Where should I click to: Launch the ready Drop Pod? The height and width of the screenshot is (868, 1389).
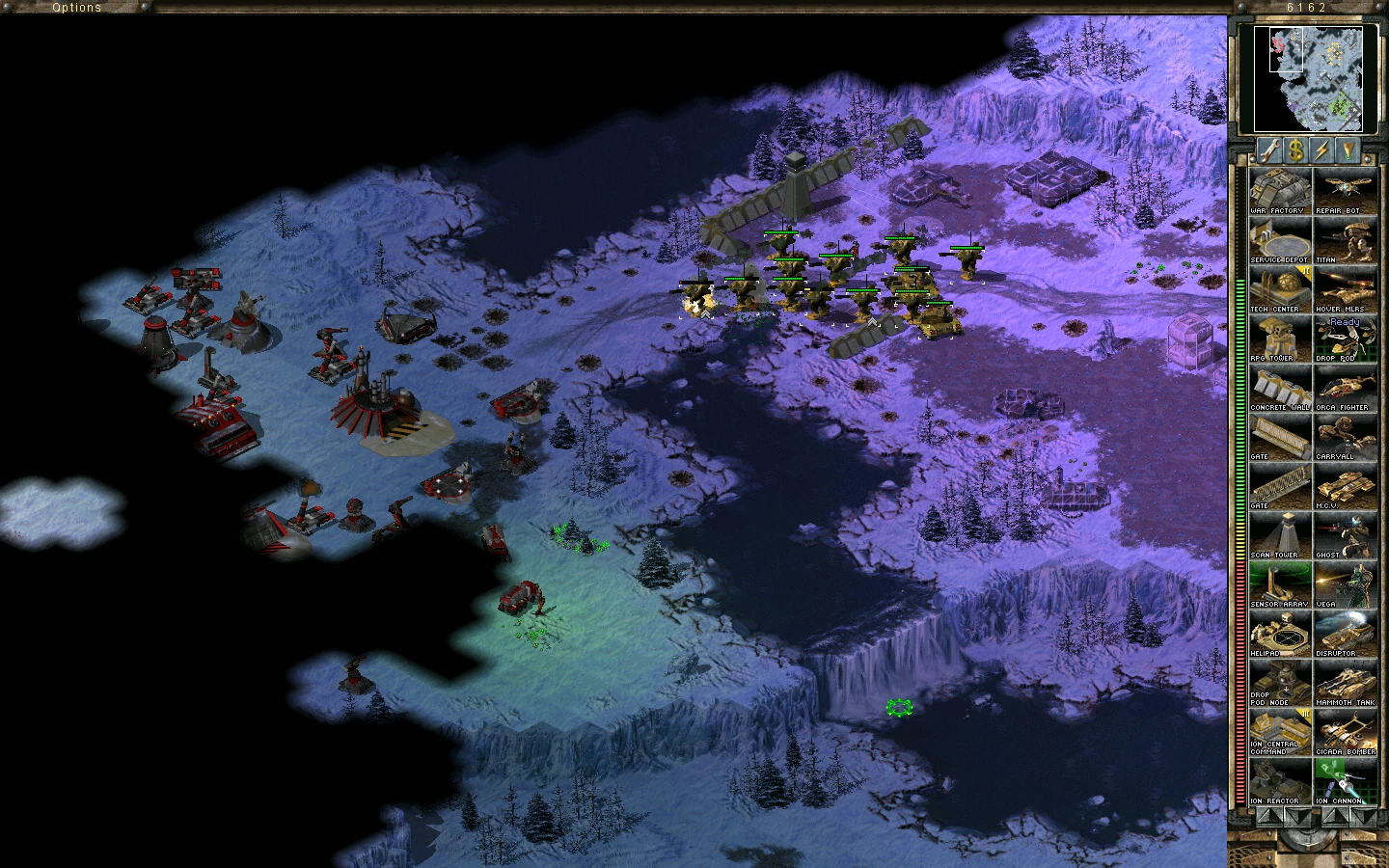click(x=1345, y=339)
